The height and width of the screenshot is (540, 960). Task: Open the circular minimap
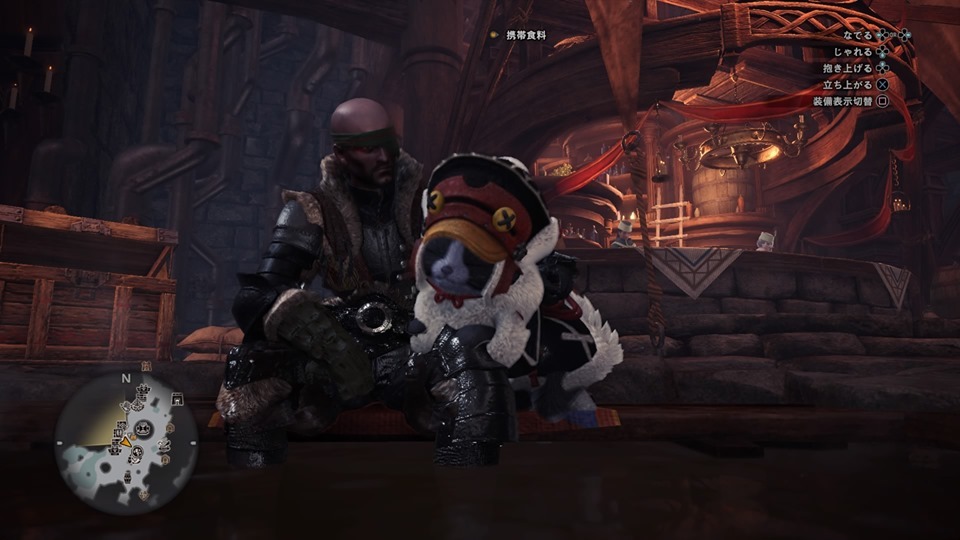coord(126,442)
